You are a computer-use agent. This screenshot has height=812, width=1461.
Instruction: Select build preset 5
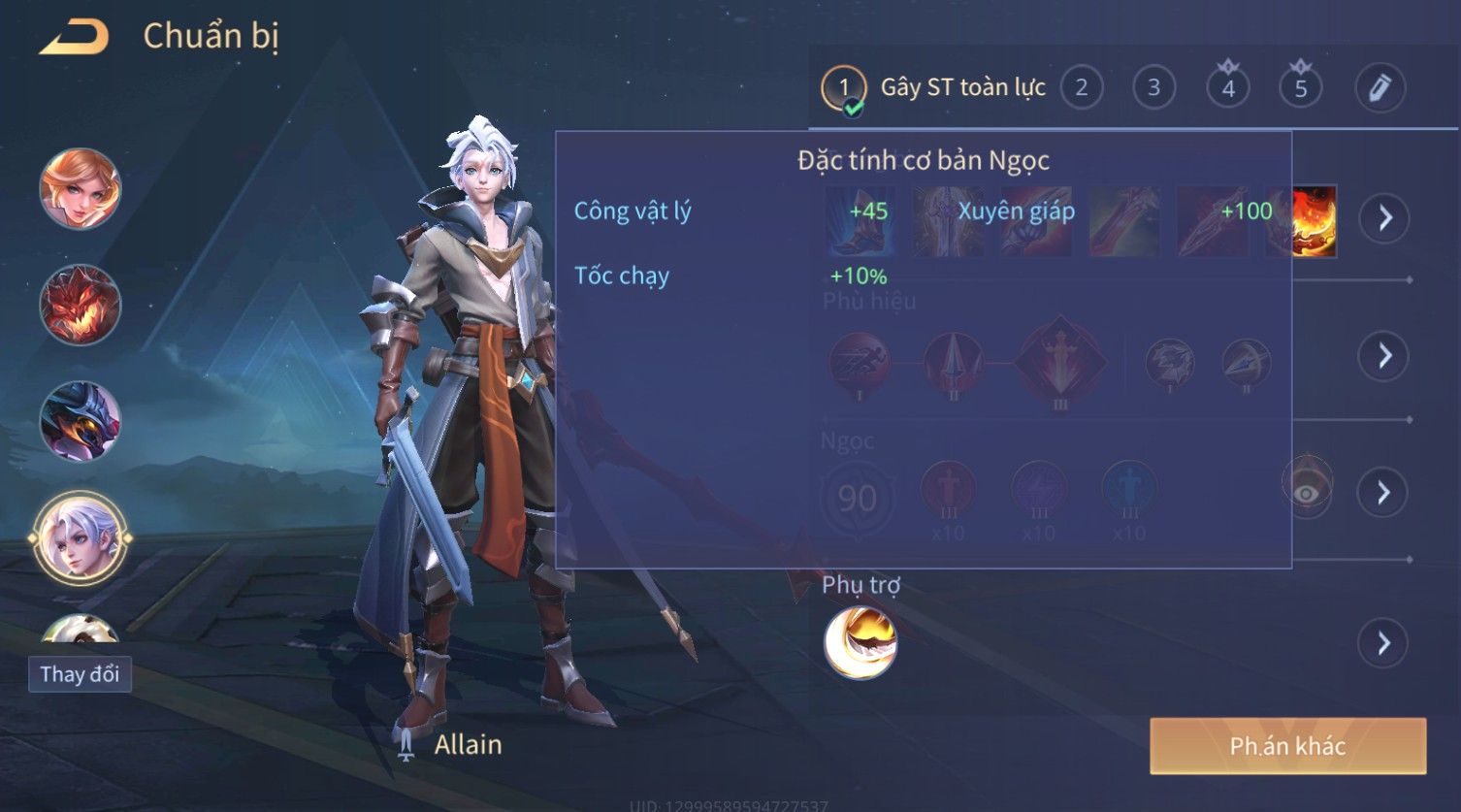(x=1300, y=88)
